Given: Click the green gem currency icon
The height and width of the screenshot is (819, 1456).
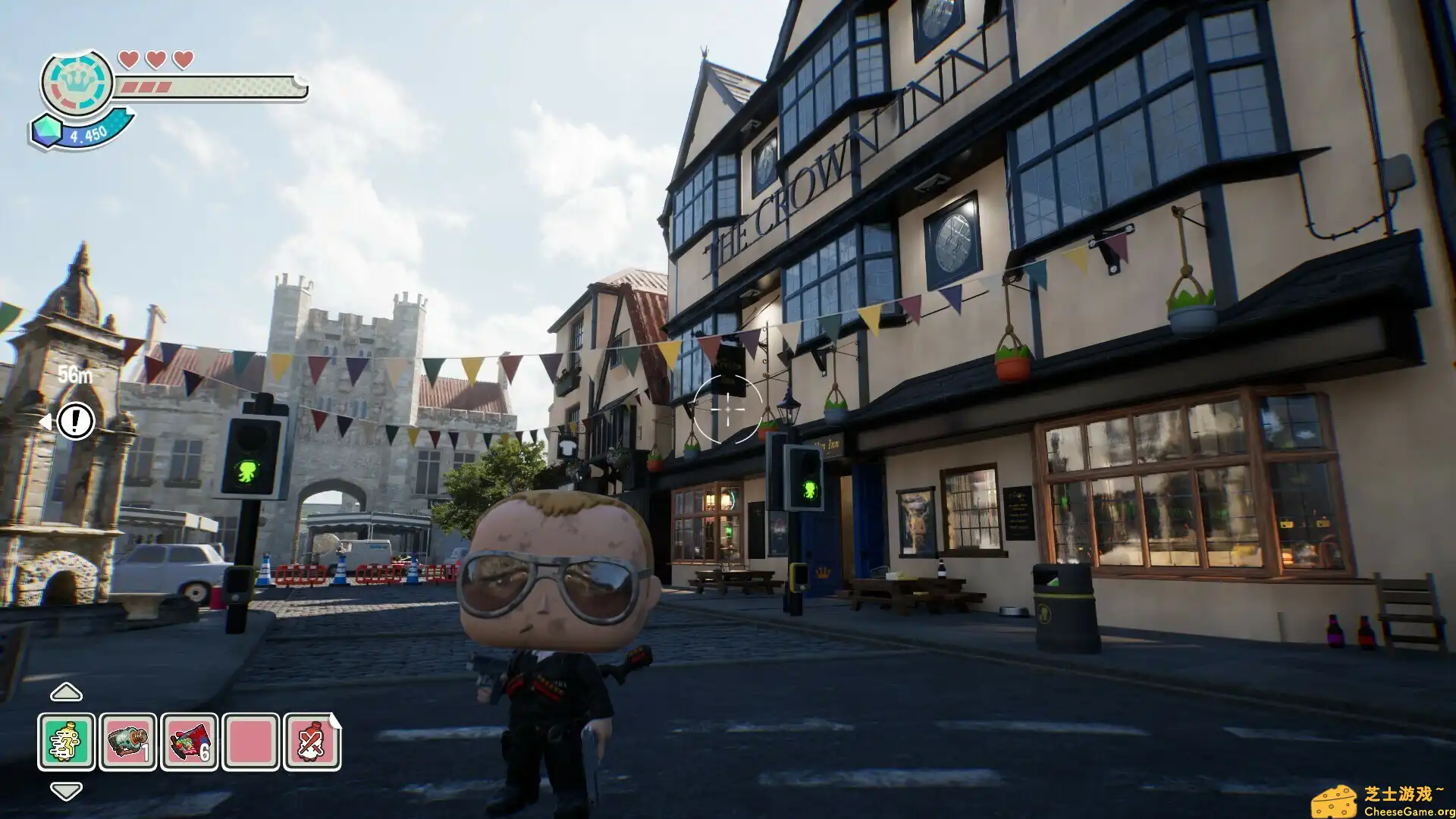Looking at the screenshot, I should [48, 133].
